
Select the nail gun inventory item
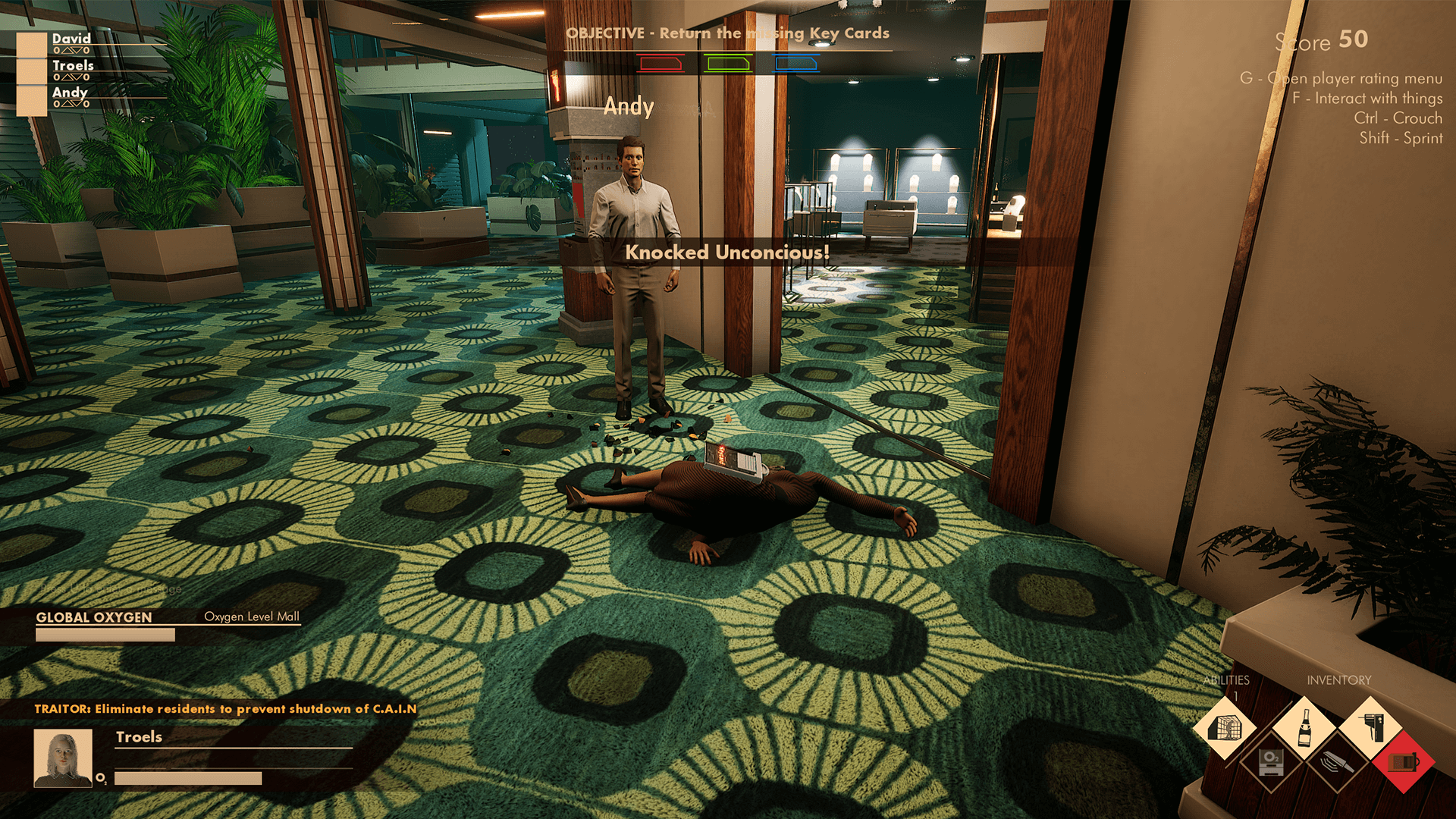pyautogui.click(x=1371, y=728)
